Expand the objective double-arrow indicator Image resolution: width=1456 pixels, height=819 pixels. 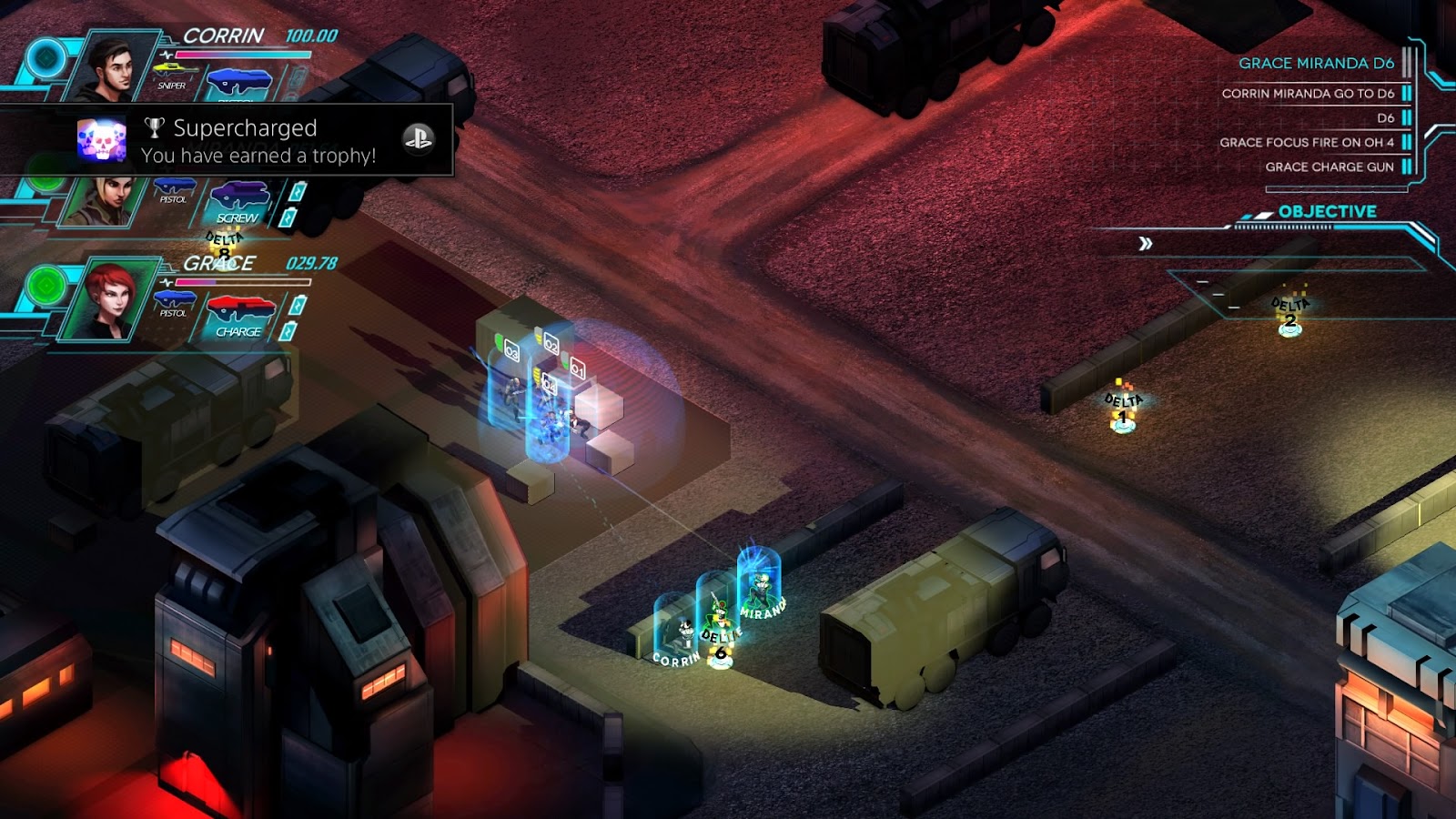click(1146, 244)
